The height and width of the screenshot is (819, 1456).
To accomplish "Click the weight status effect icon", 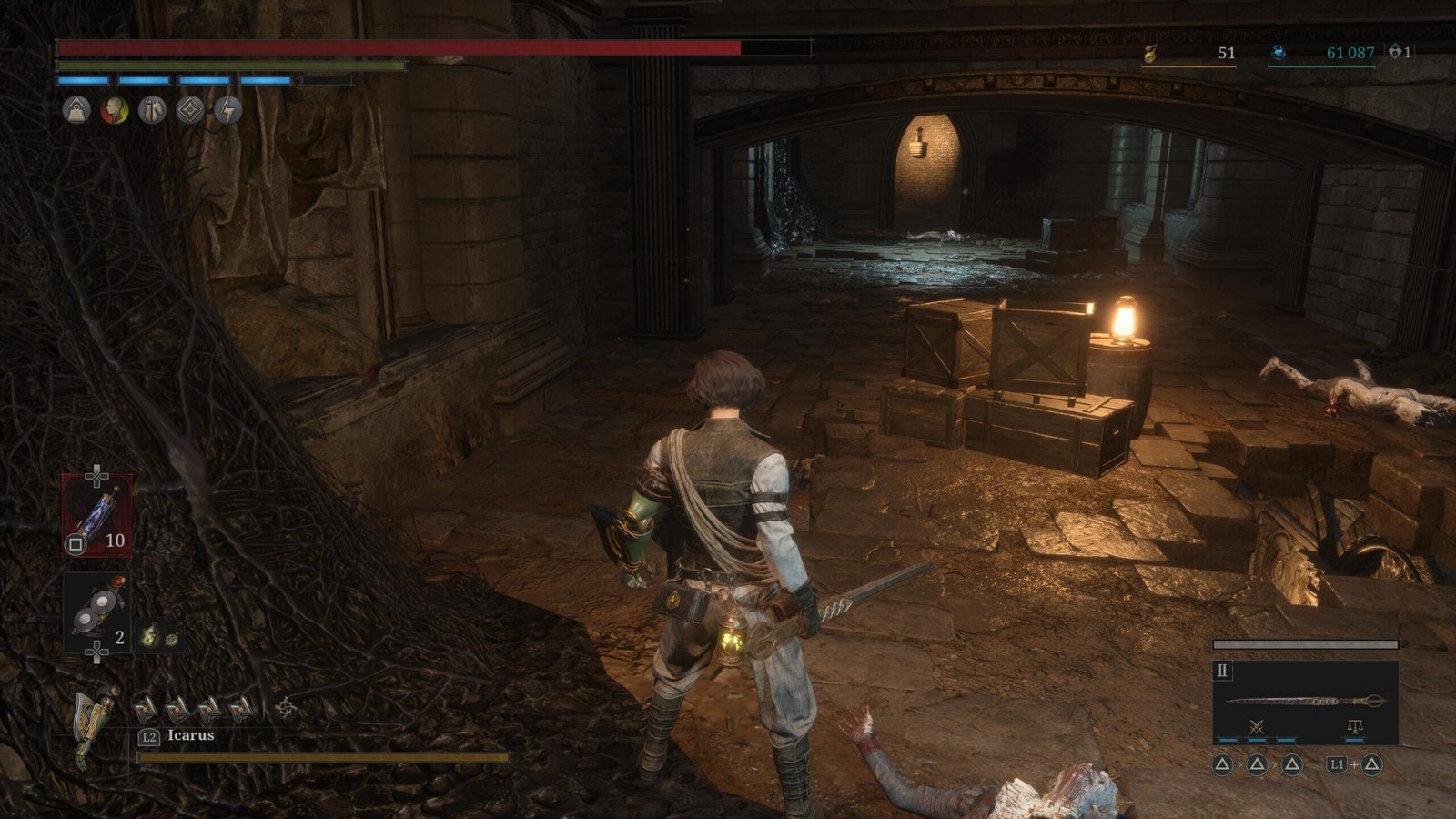I will [x=76, y=111].
